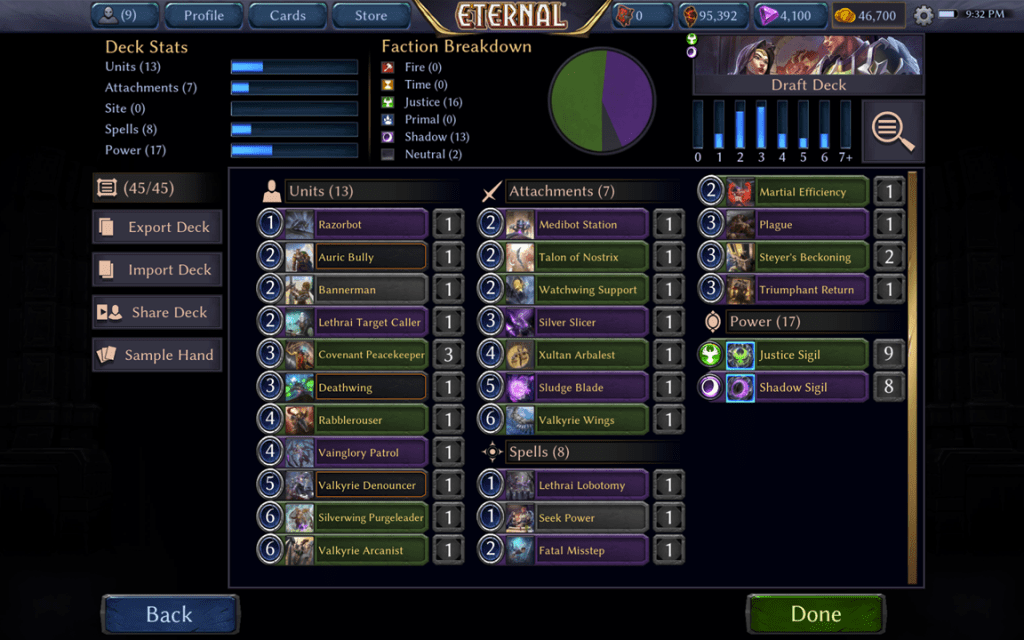Share the current deck
This screenshot has height=640, width=1024.
157,312
